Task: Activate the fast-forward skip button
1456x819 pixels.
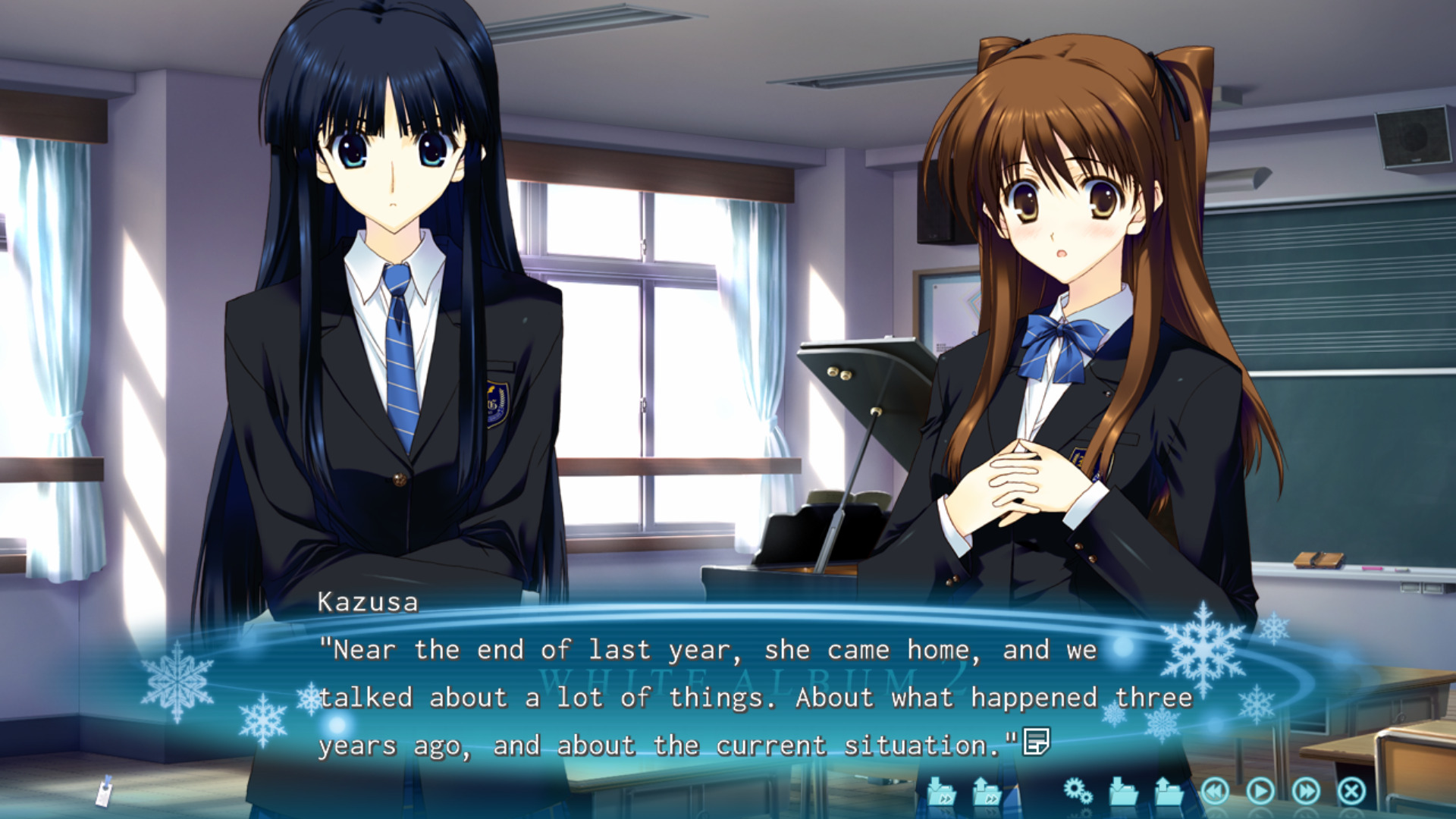Action: pyautogui.click(x=1306, y=792)
